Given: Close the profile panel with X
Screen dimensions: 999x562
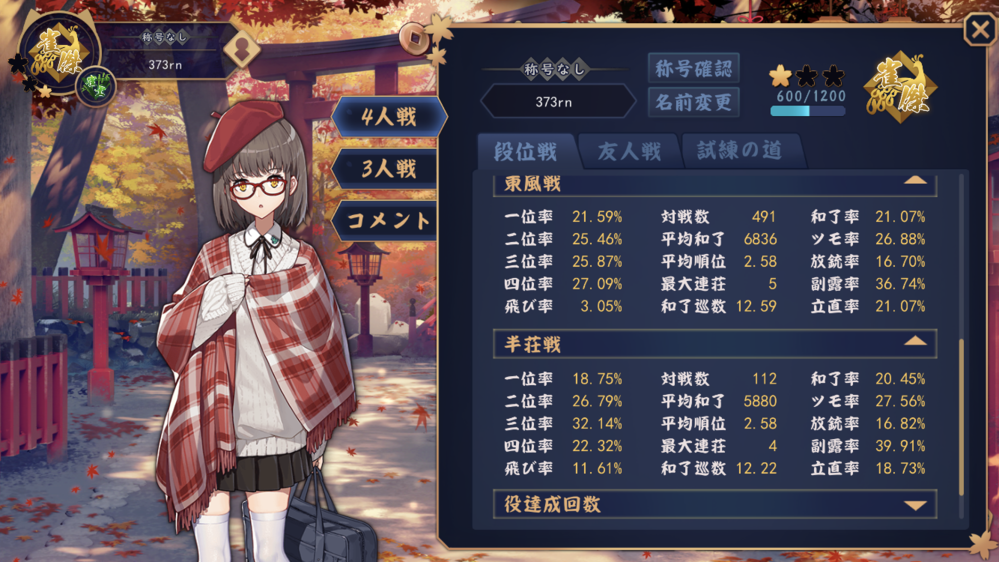Looking at the screenshot, I should [979, 30].
